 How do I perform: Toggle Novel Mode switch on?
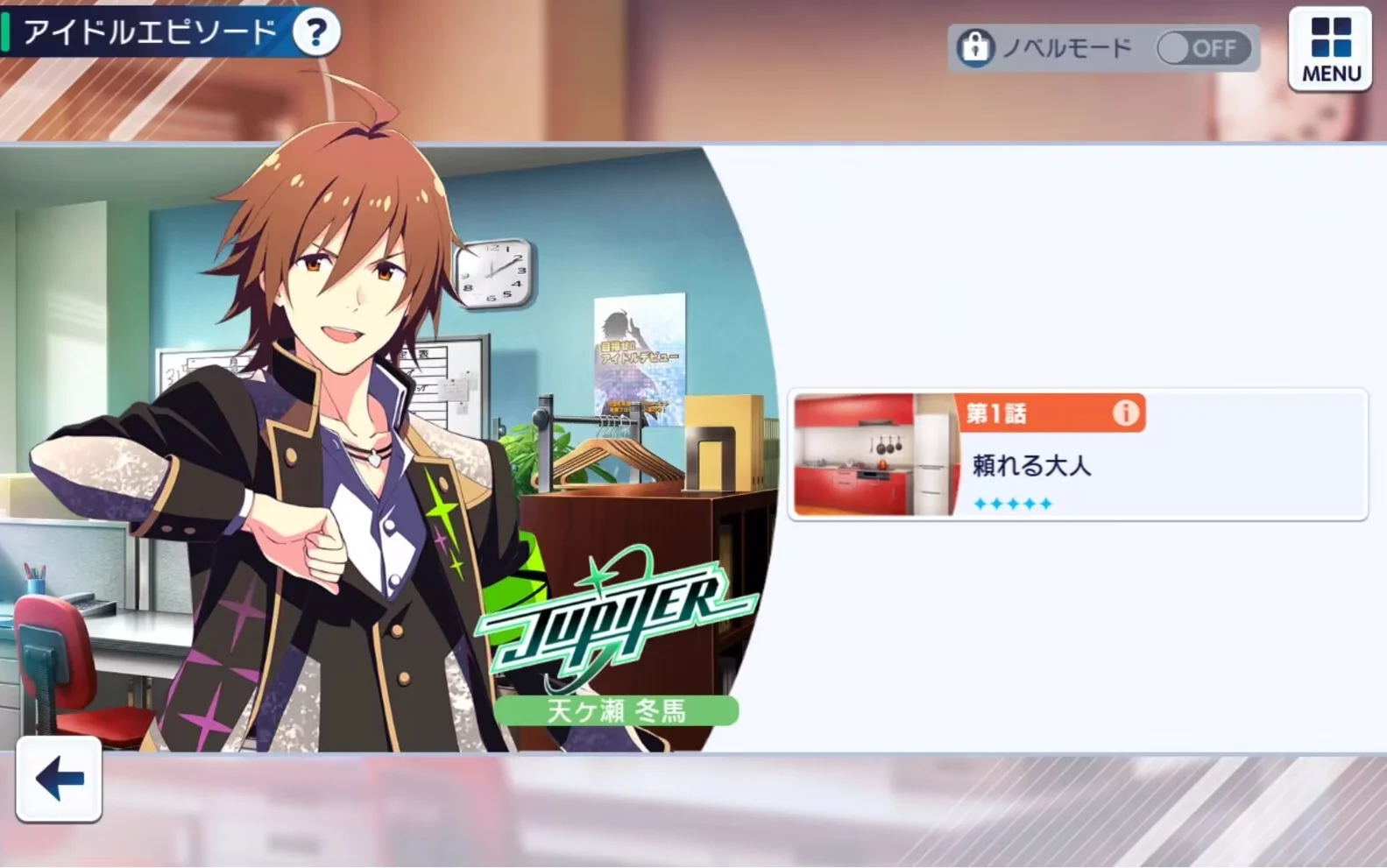tap(1203, 48)
